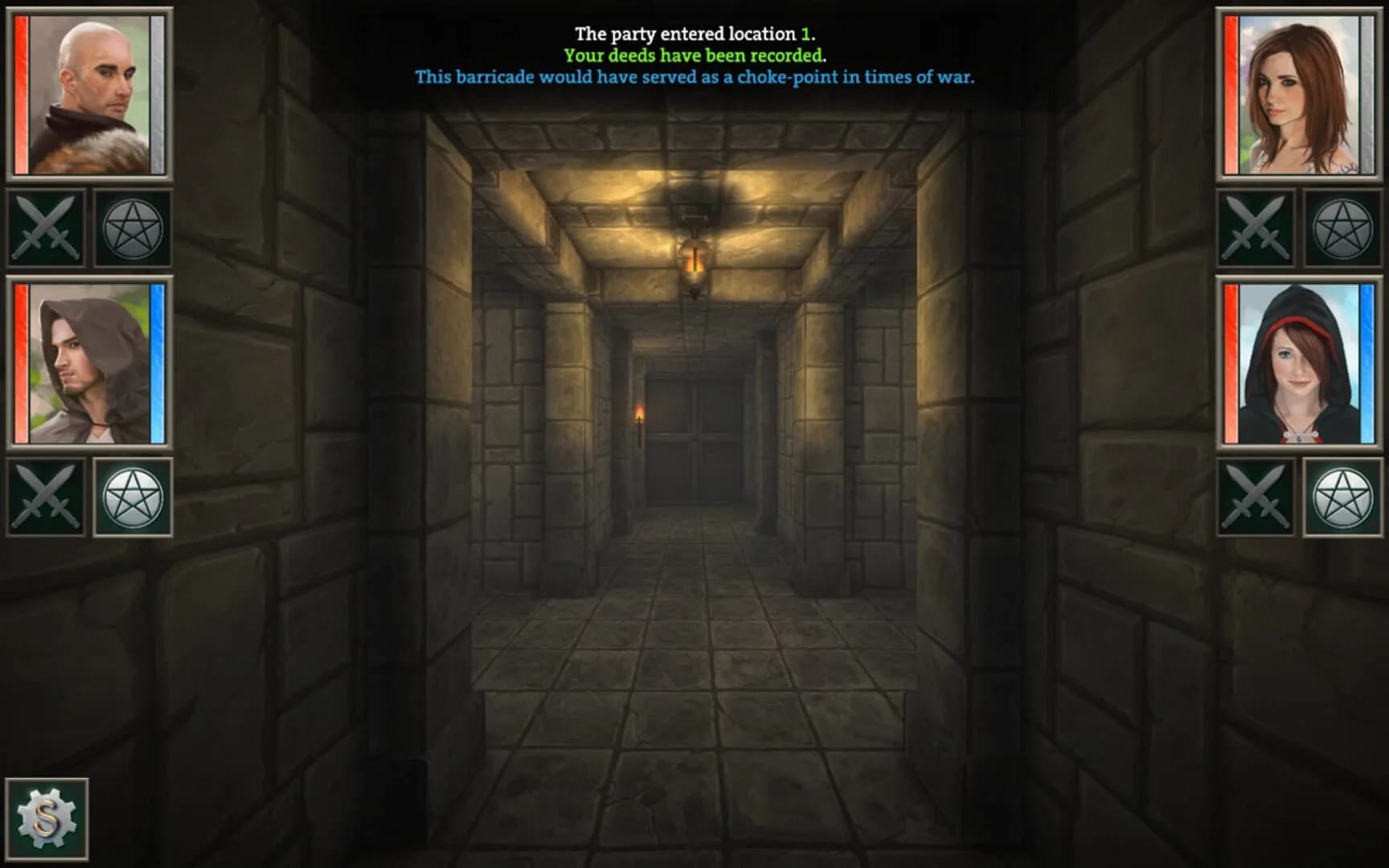Screen dimensions: 1389x868
Task: Click the green 'Your deeds have been recorded' message
Action: tap(694, 56)
